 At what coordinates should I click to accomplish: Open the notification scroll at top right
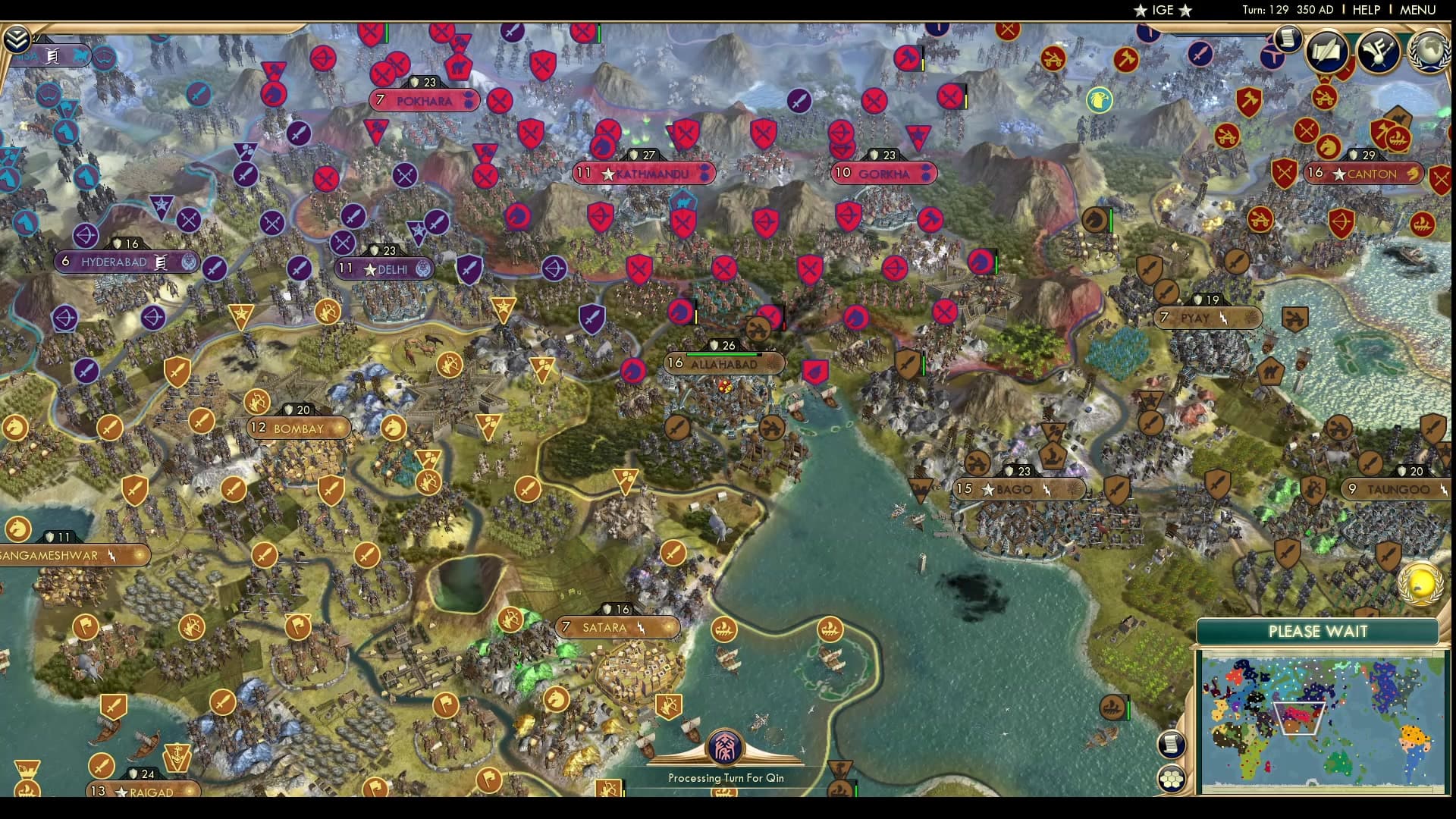click(1287, 38)
